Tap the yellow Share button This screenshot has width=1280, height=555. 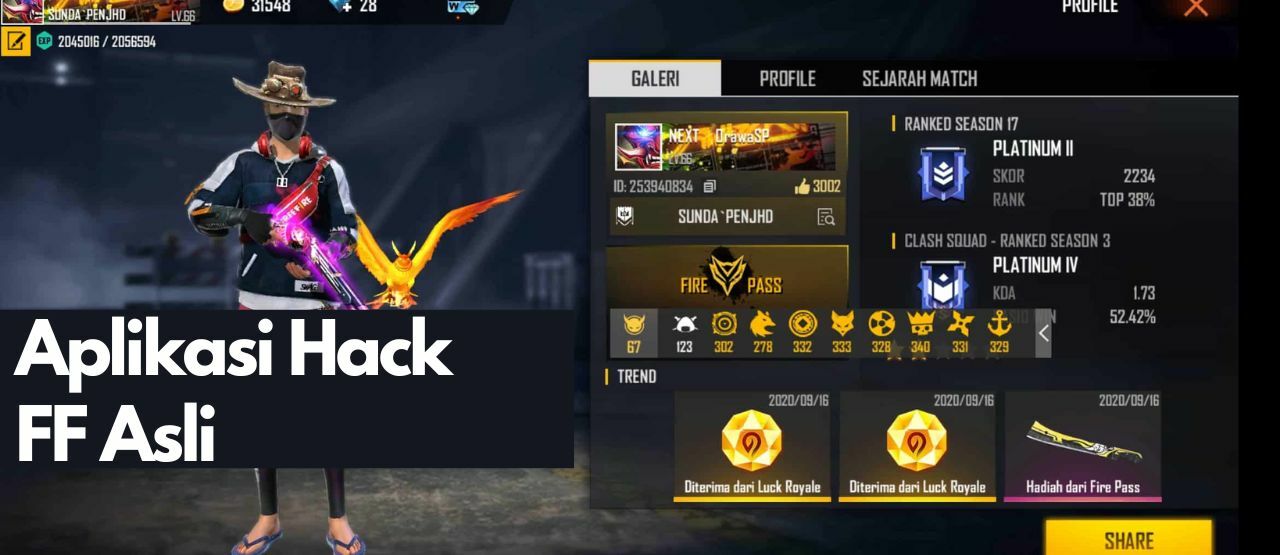click(x=1128, y=540)
